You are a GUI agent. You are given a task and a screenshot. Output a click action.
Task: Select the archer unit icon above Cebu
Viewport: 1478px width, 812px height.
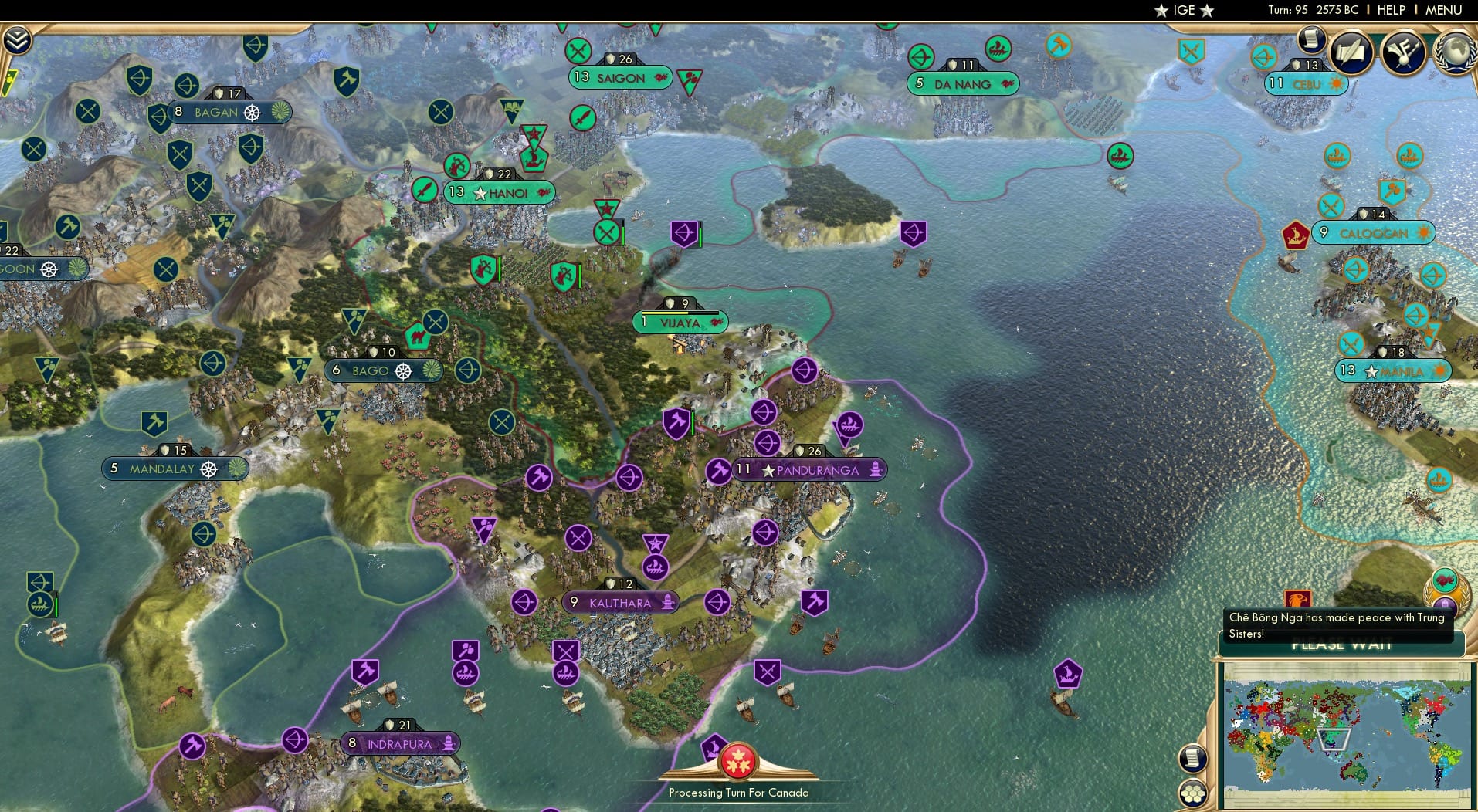click(1264, 56)
